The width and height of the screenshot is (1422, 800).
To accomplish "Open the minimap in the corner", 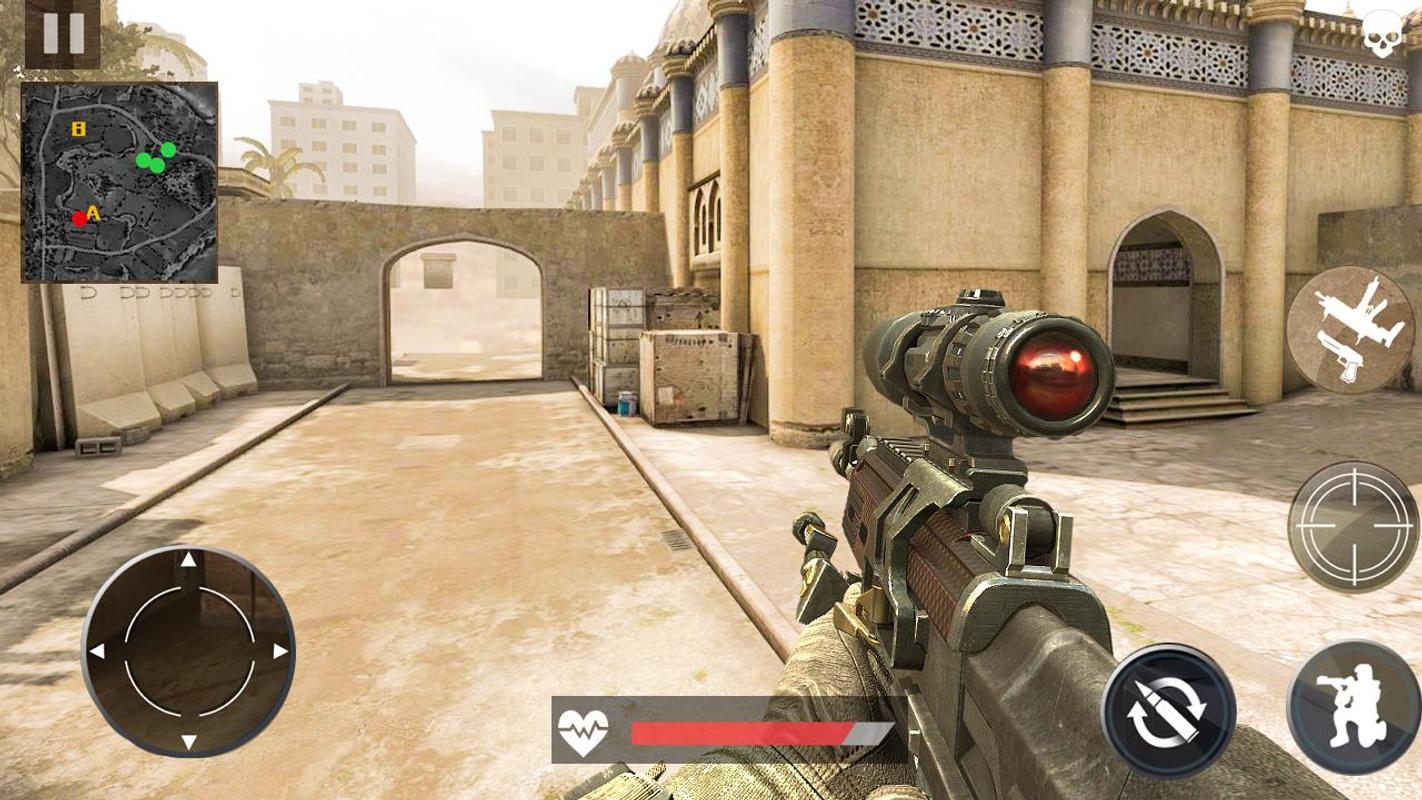I will click(x=120, y=182).
